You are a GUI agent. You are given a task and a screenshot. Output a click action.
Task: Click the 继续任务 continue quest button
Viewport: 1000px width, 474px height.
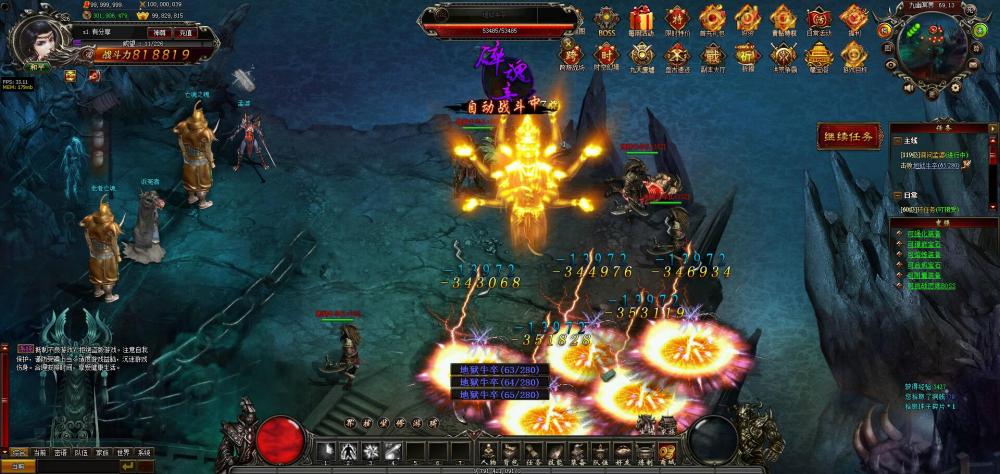click(848, 136)
